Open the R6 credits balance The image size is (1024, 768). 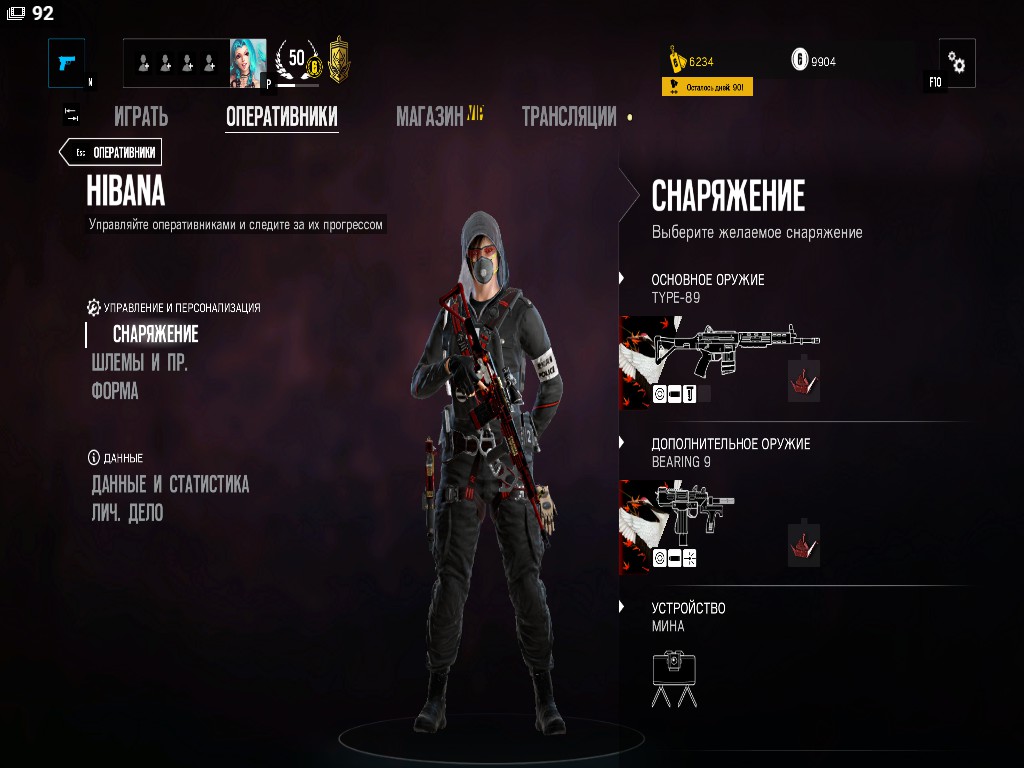pos(814,62)
